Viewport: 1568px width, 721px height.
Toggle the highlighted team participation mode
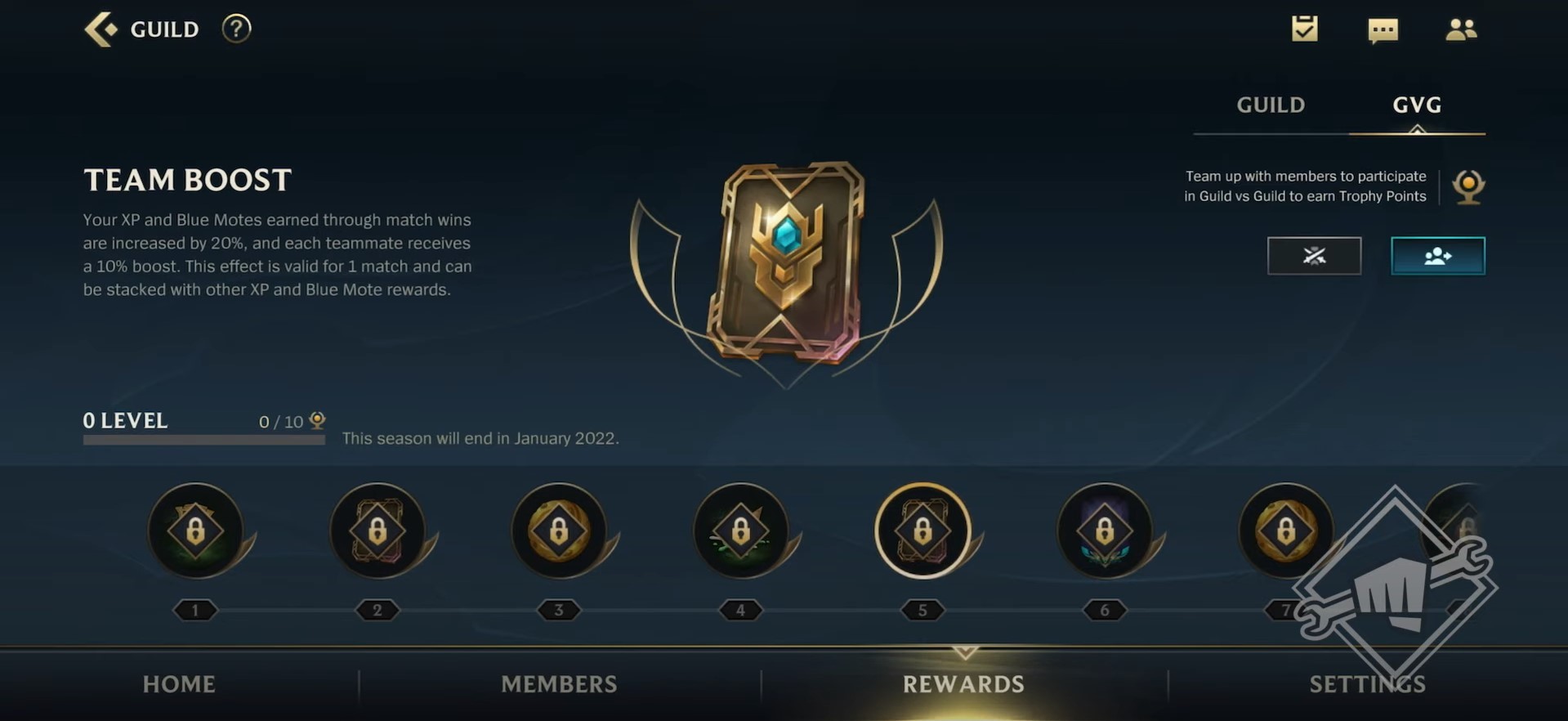click(x=1438, y=256)
